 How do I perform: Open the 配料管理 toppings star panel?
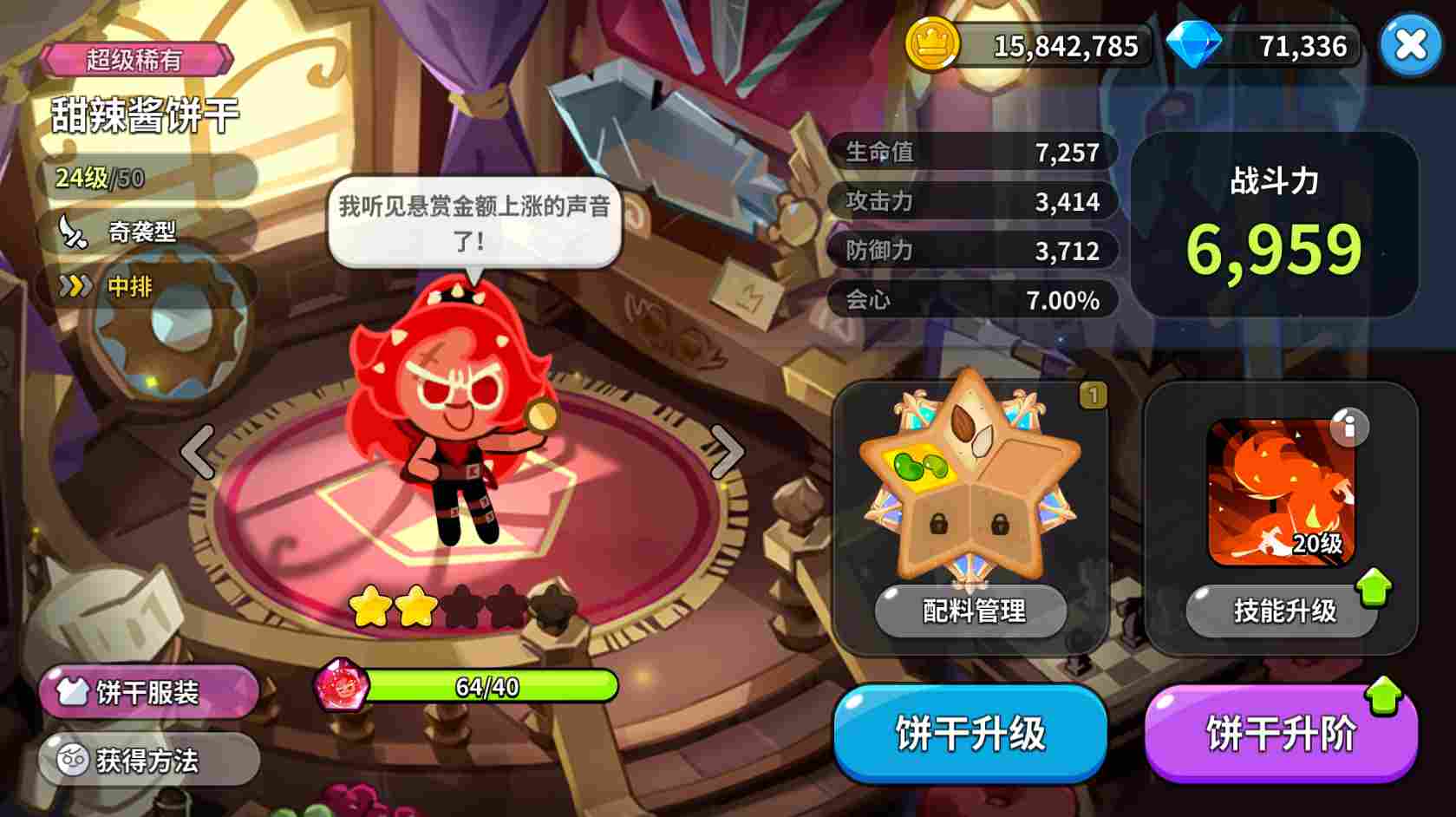pos(970,611)
